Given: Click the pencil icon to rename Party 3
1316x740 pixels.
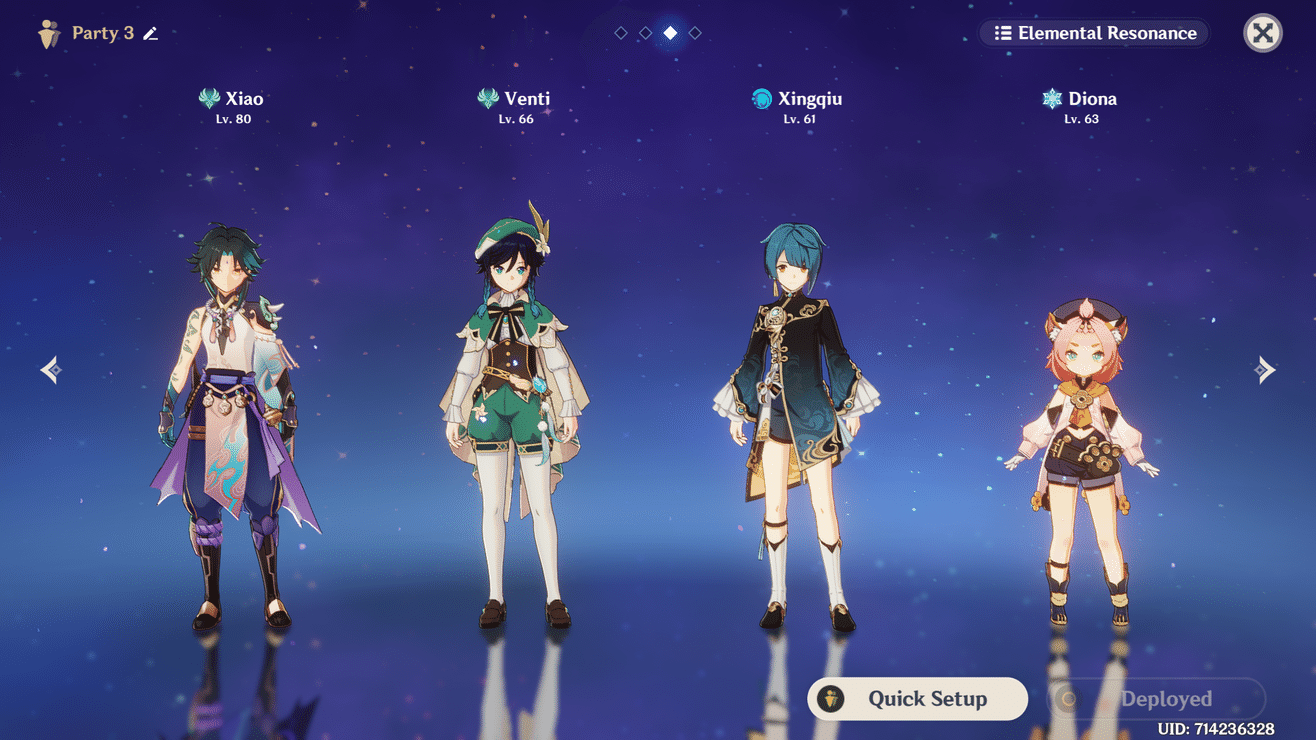Looking at the screenshot, I should (150, 33).
